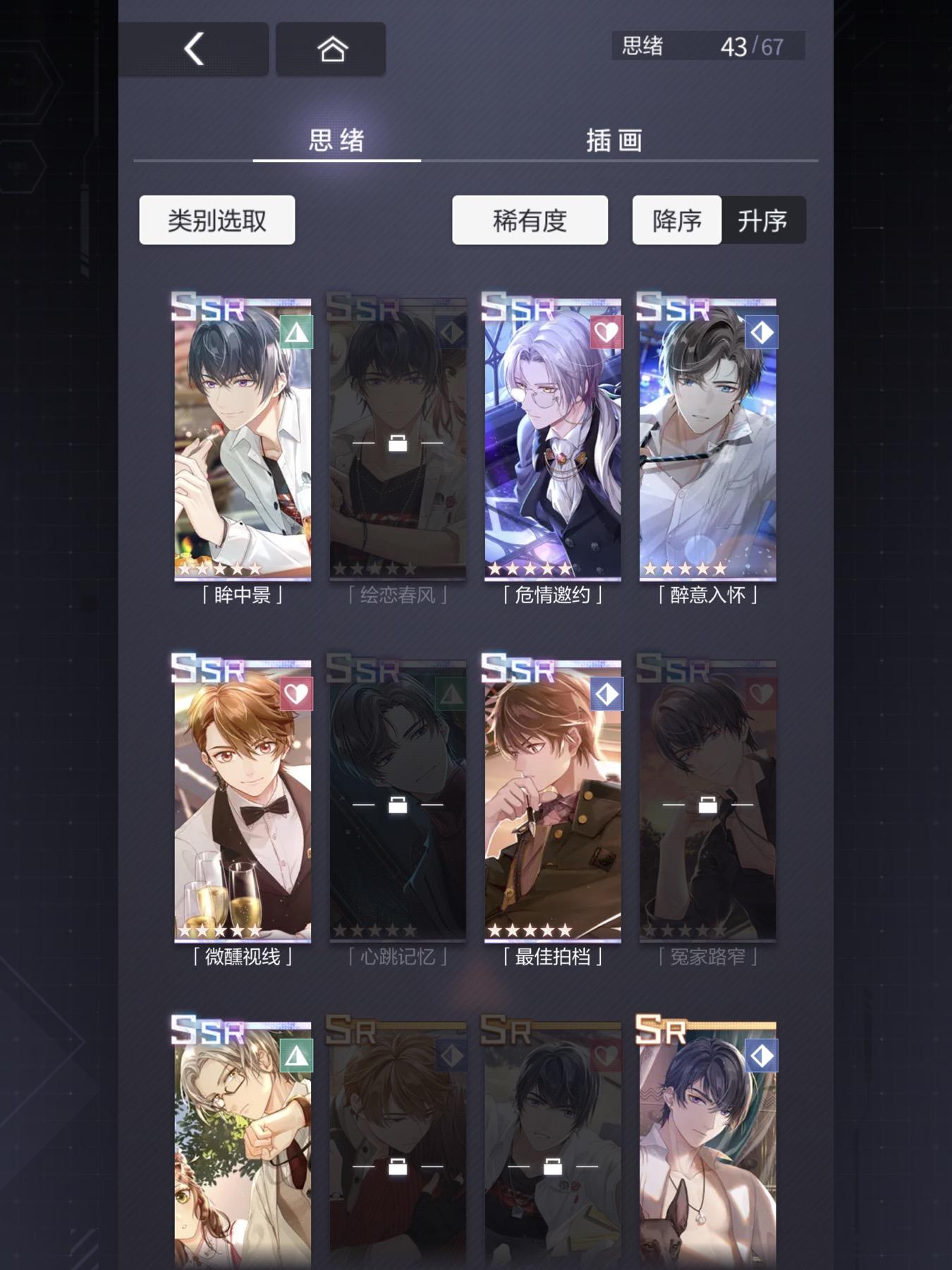Open the 稀有度 rarity sort dropdown
Screen dimensions: 952x1270
pyautogui.click(x=530, y=219)
